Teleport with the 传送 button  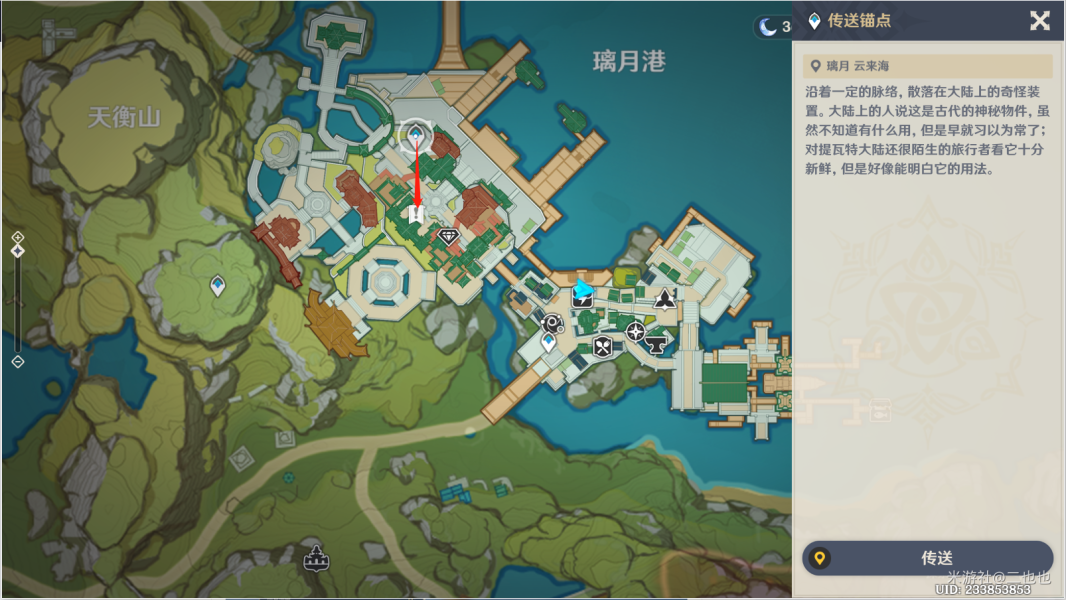click(928, 558)
